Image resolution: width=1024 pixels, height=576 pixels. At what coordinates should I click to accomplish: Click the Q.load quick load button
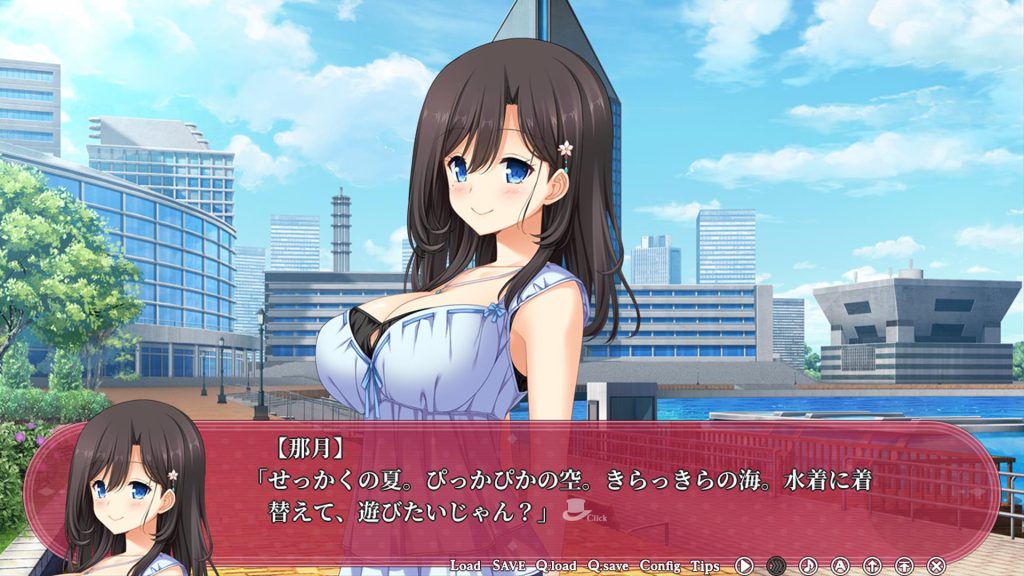(556, 566)
